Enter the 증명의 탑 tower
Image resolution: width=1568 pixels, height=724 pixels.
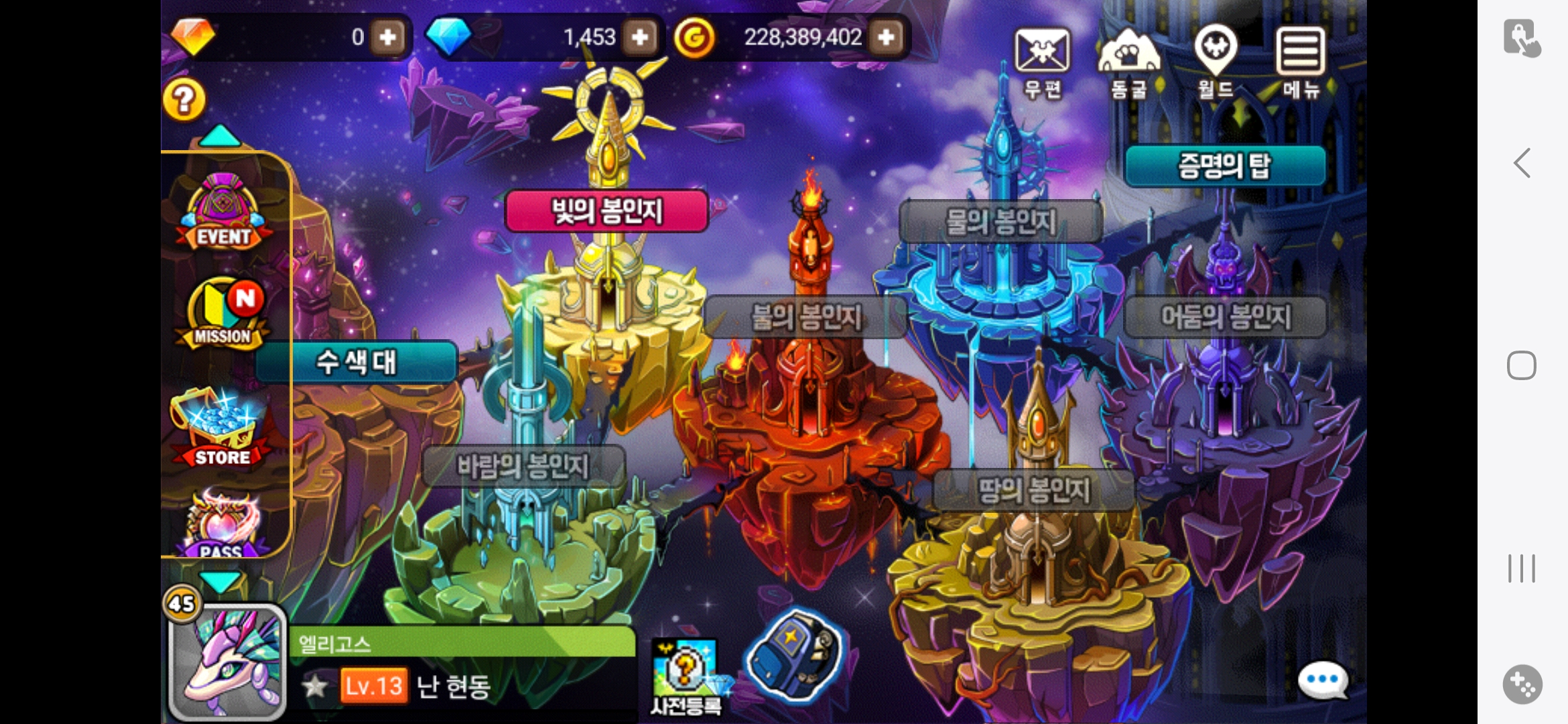point(1225,166)
